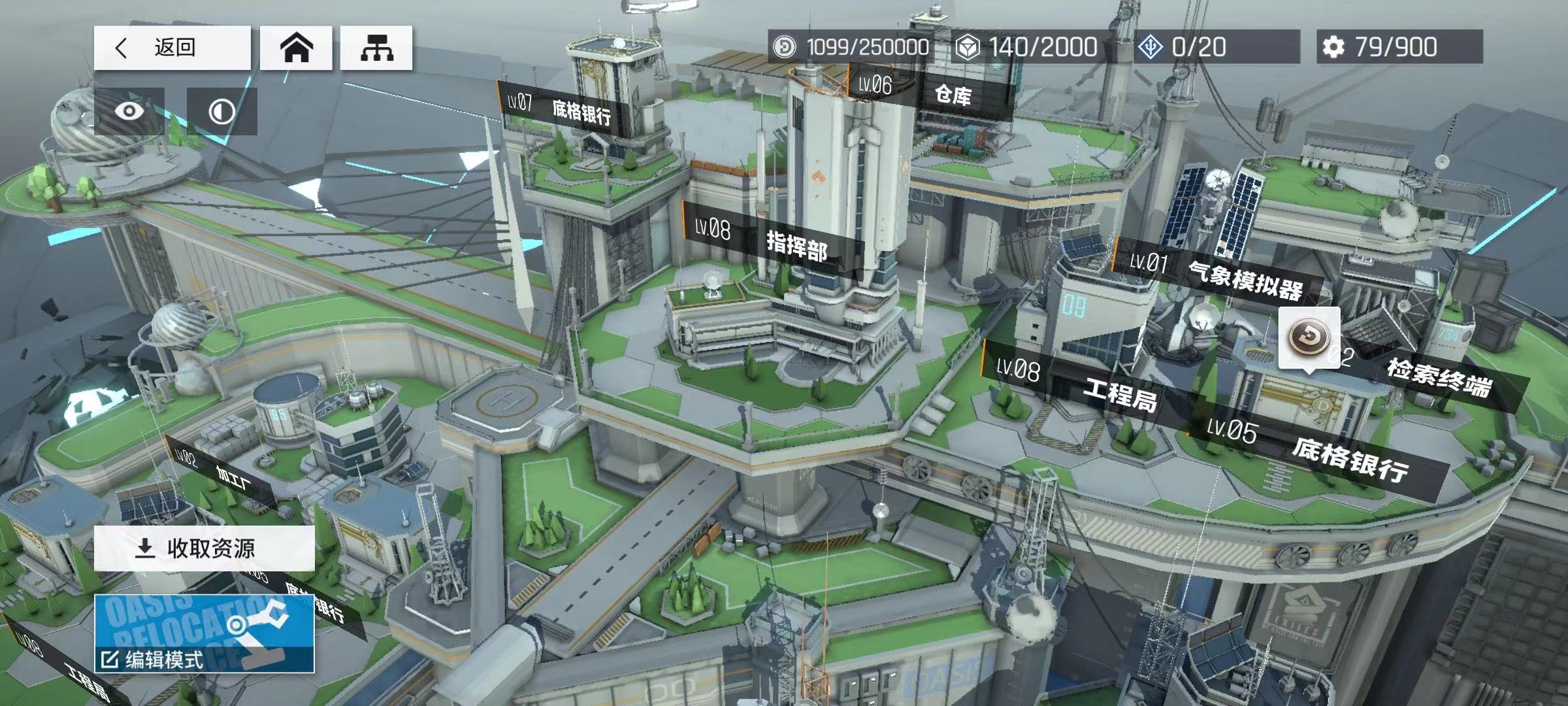Select the LV.06 仓库 building label
1568x706 pixels.
931,92
